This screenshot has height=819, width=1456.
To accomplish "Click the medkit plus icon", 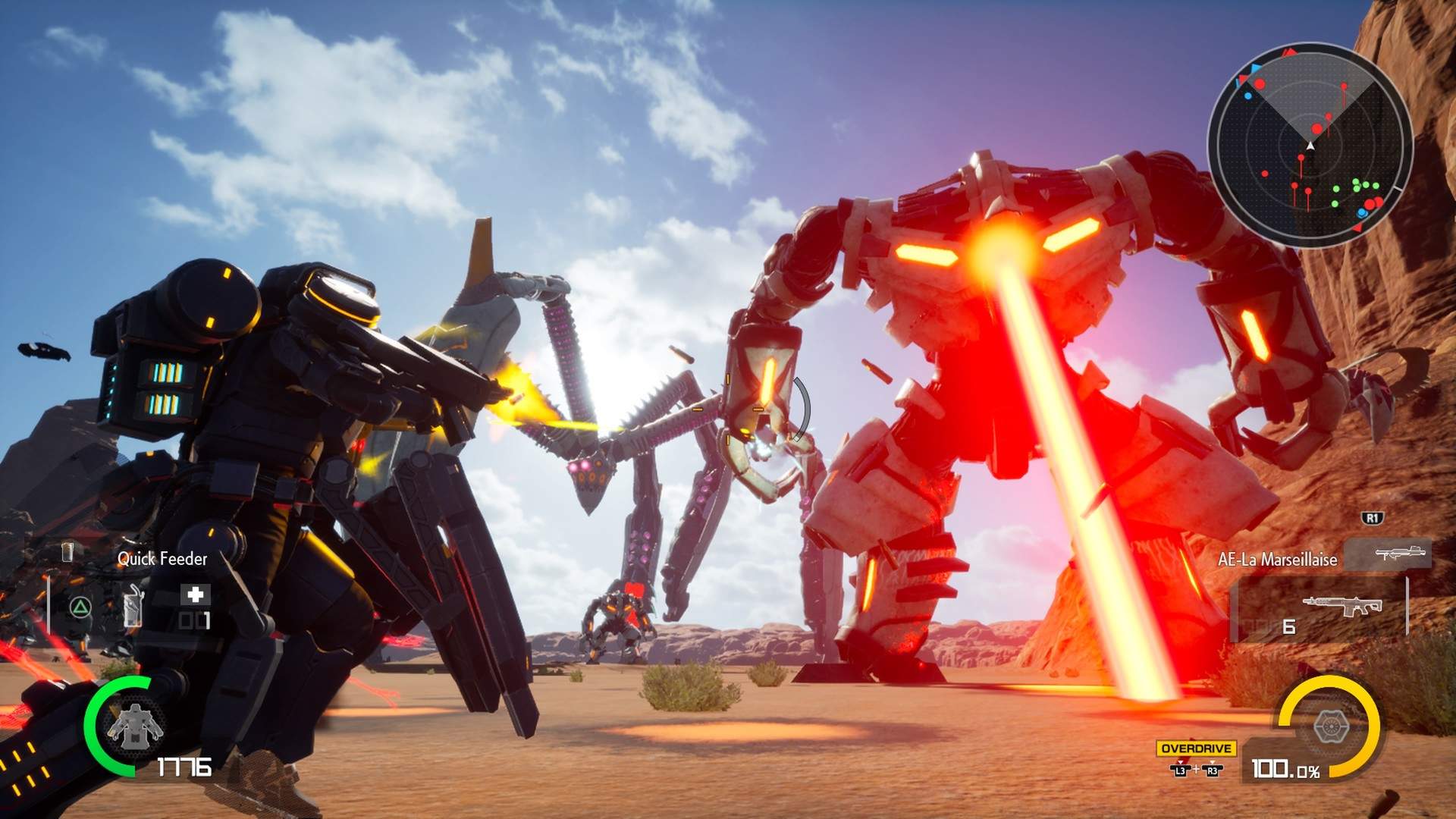I will pos(196,595).
